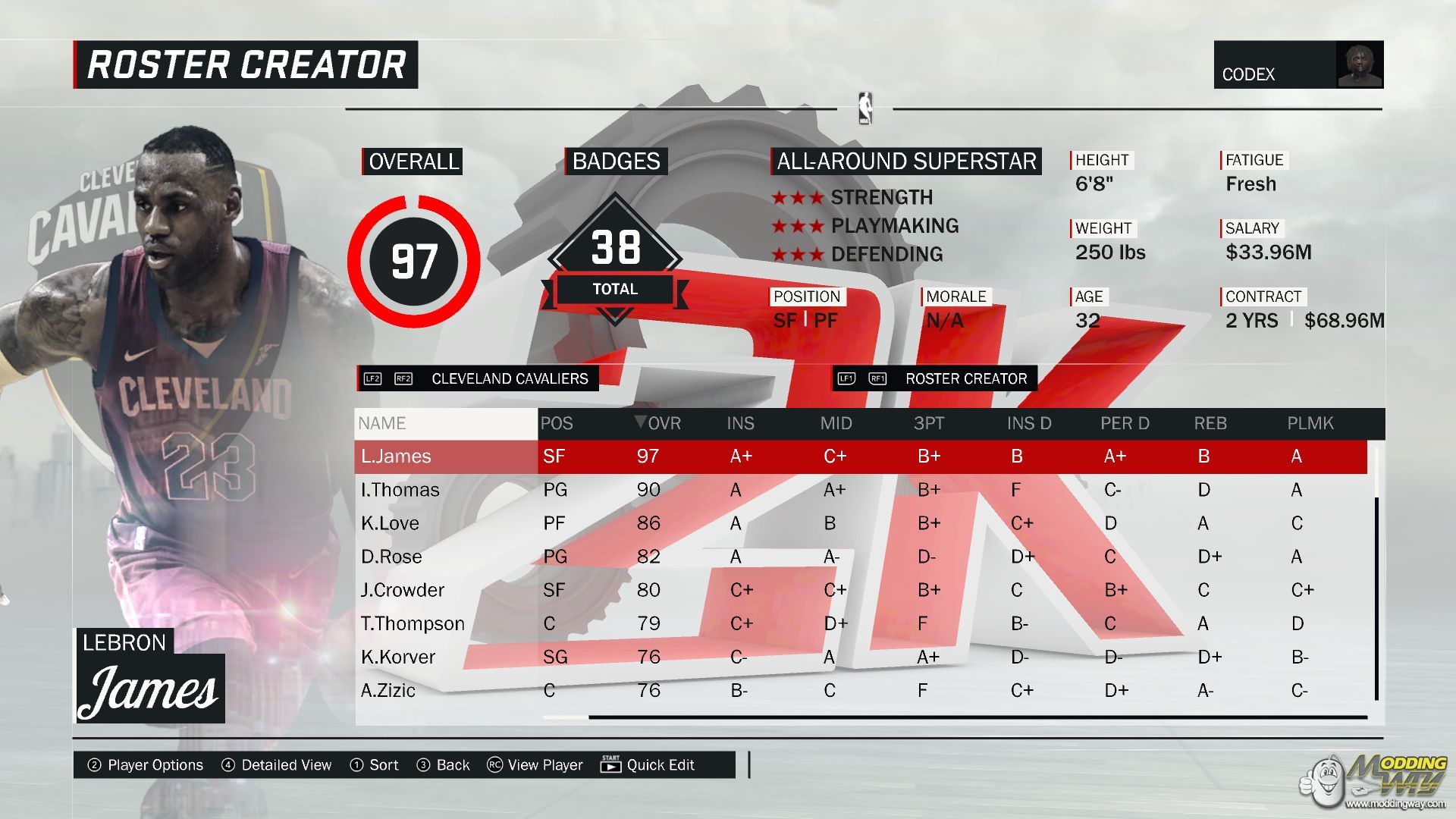Open the CODEX profile panel
Viewport: 1456px width, 819px height.
point(1298,65)
